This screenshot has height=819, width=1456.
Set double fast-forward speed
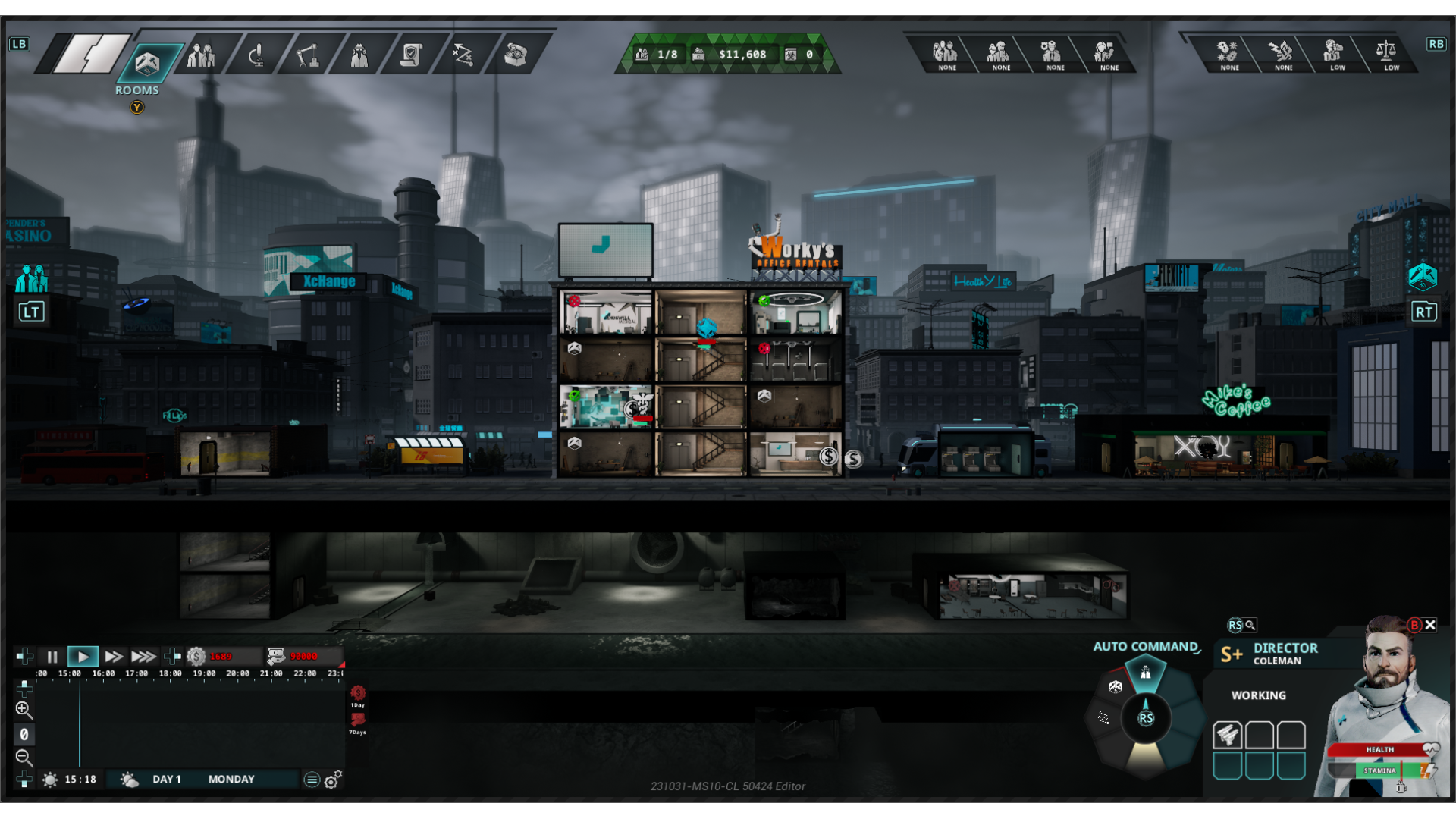tap(114, 657)
